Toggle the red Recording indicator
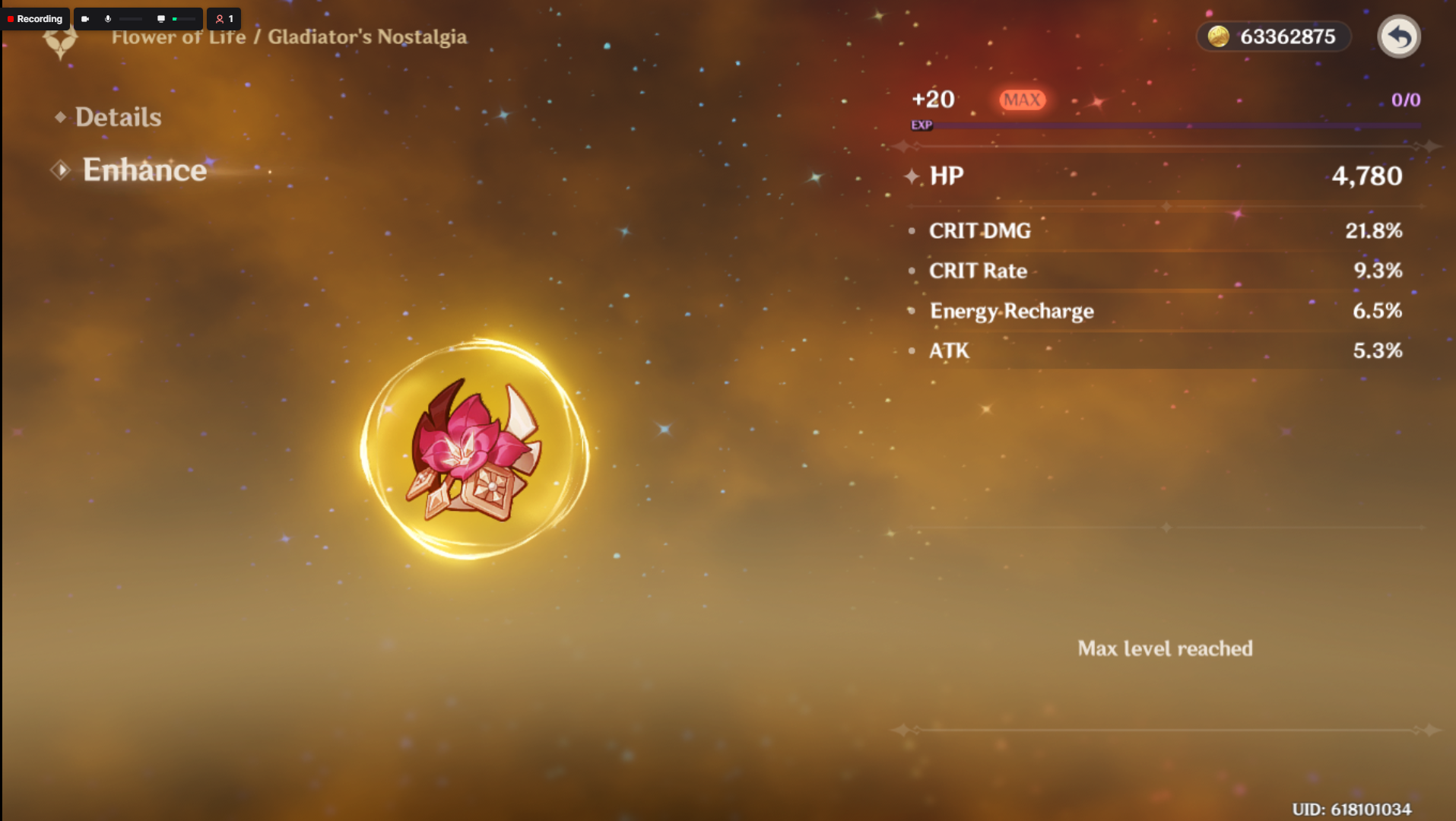The height and width of the screenshot is (821, 1456). pos(35,18)
